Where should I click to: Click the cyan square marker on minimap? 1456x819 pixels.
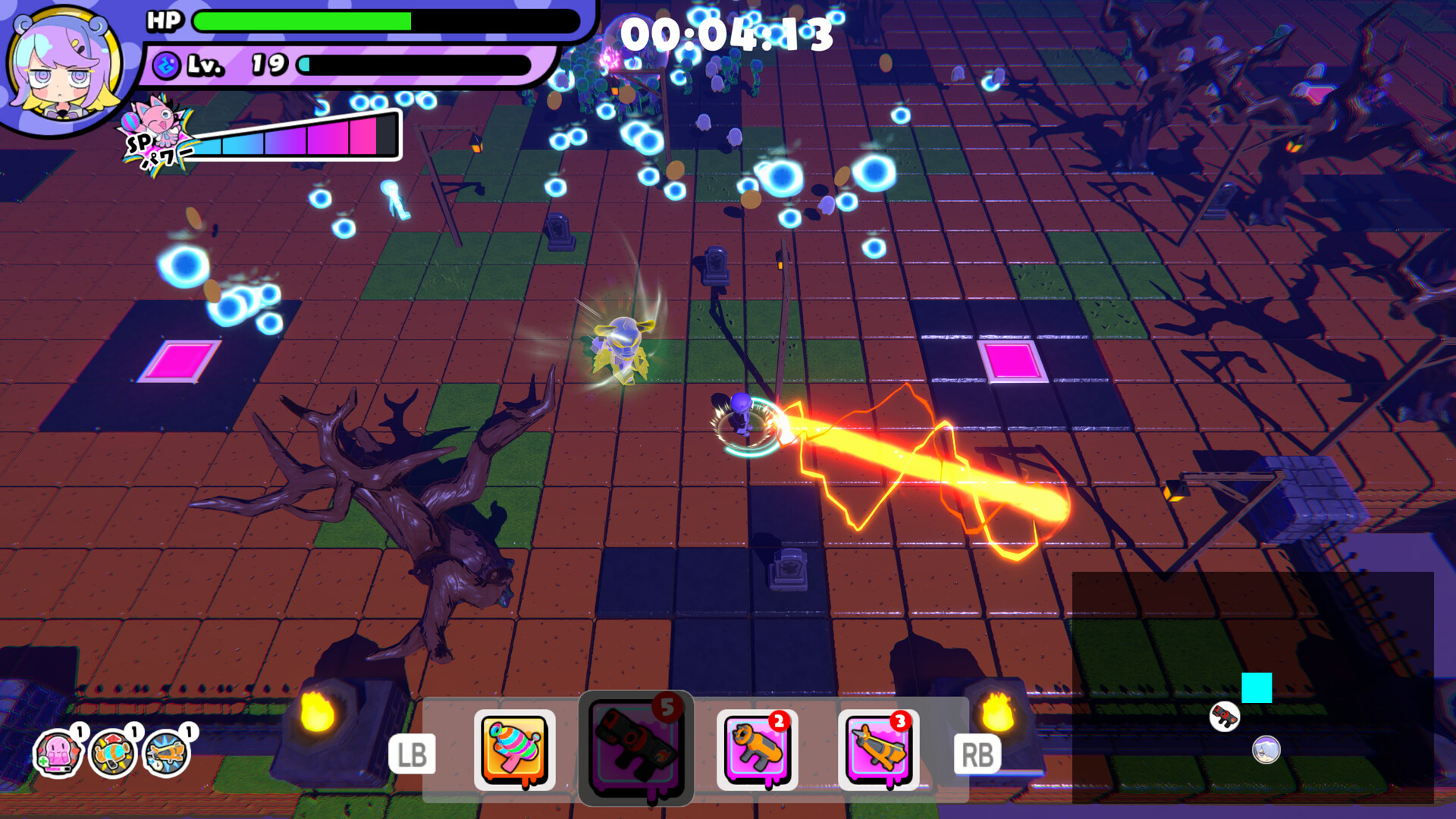[x=1257, y=688]
